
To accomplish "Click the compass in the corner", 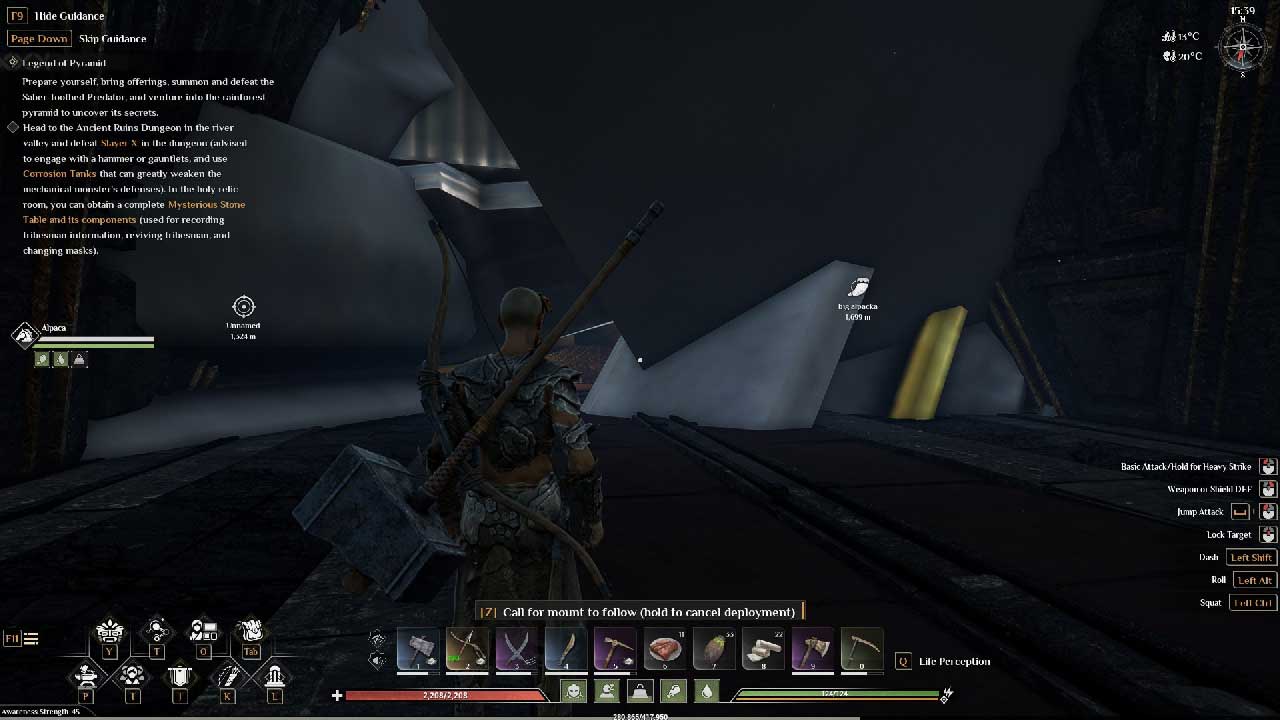I will tap(1242, 46).
